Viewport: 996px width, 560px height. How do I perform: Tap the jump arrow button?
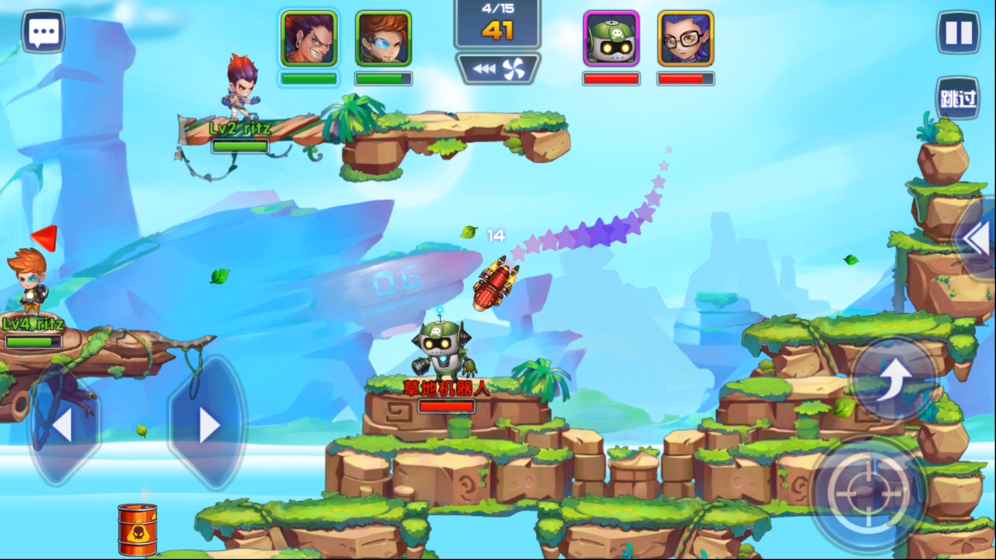coord(893,379)
